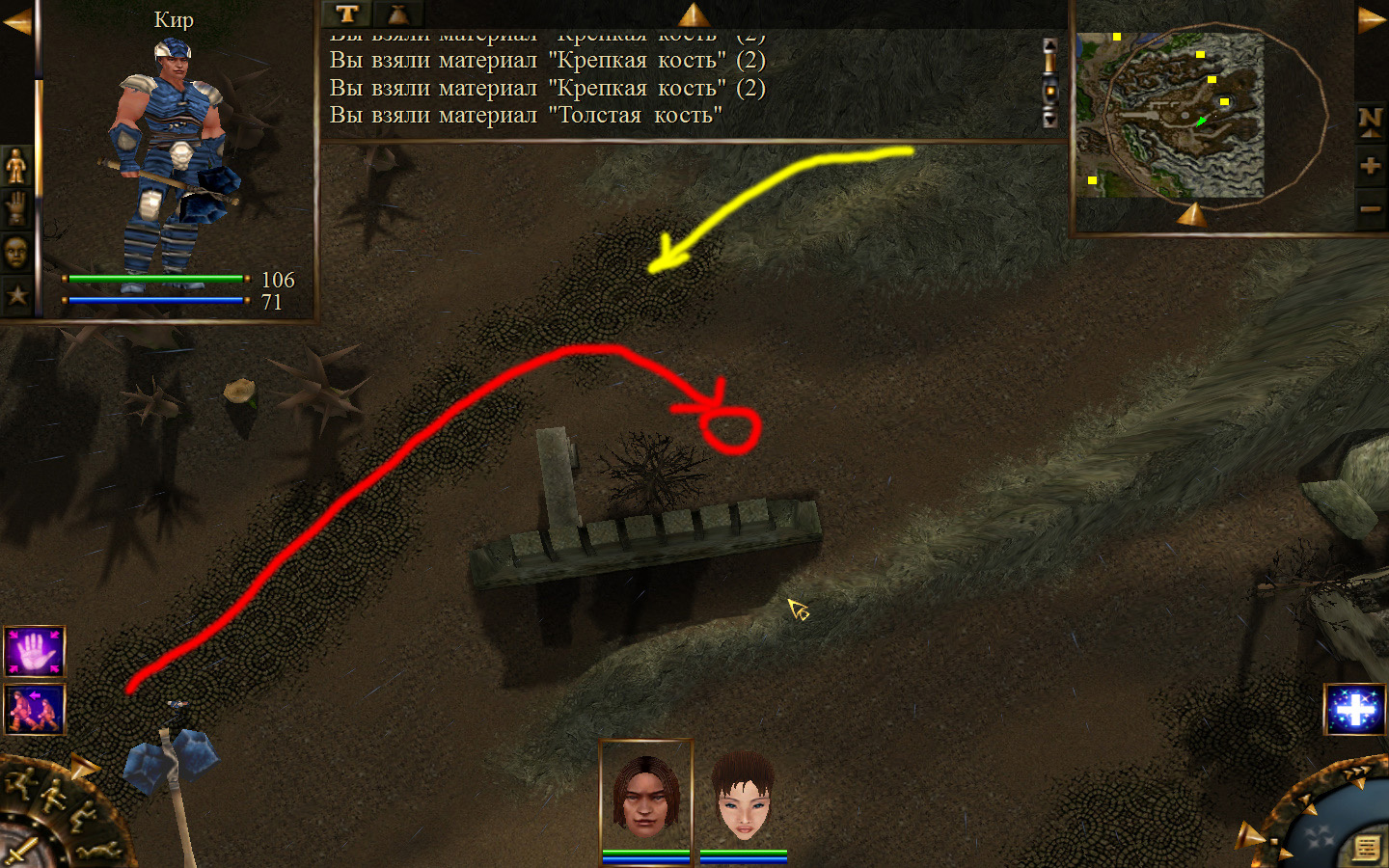Open the character figure panel icon
Viewport: 1389px width, 868px height.
coord(16,167)
